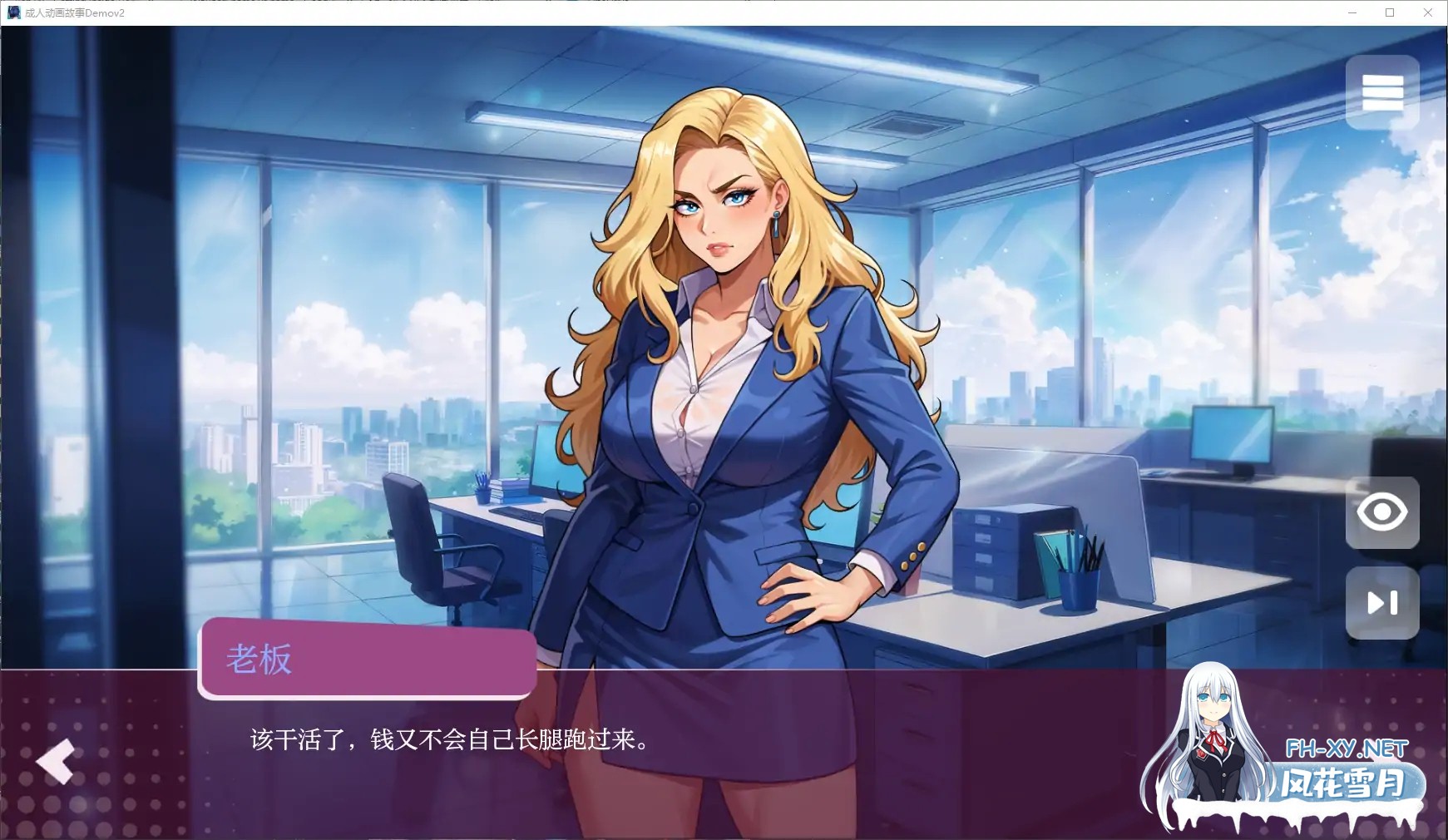Click the back arrow to open dialogue history
This screenshot has width=1448, height=840.
click(55, 762)
